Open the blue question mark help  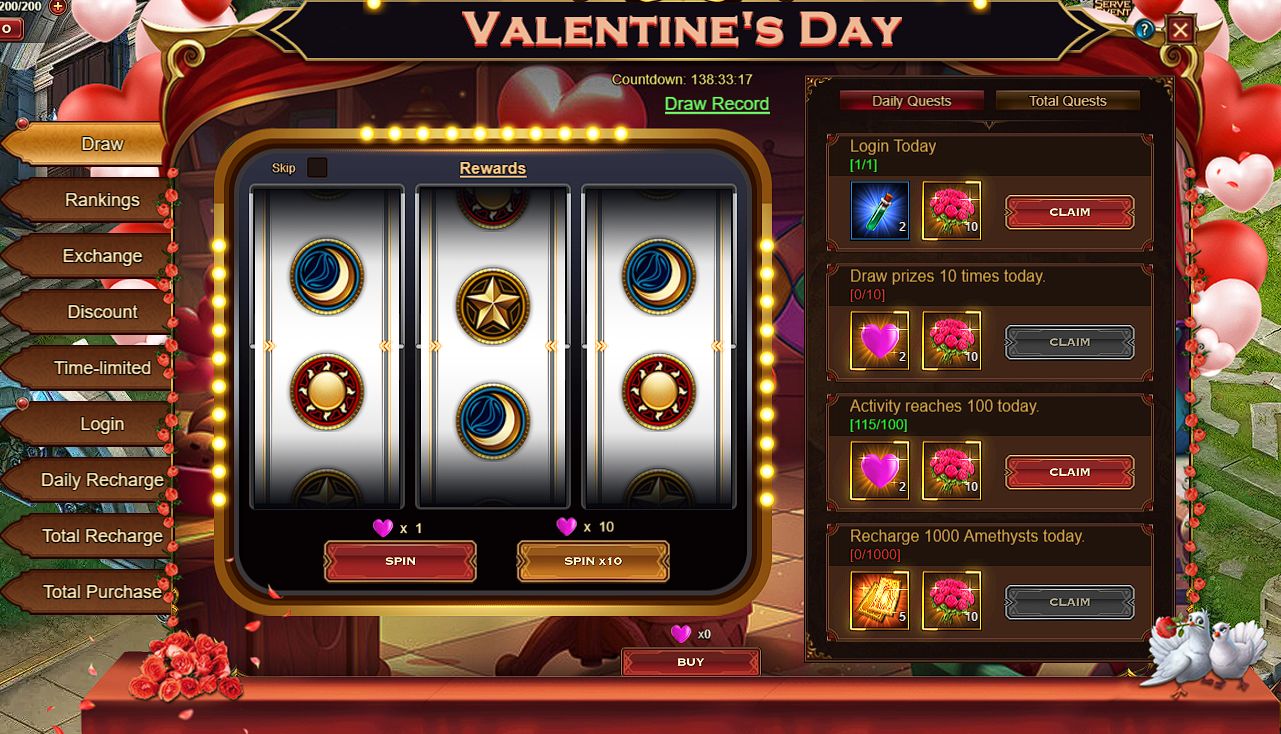click(1144, 30)
